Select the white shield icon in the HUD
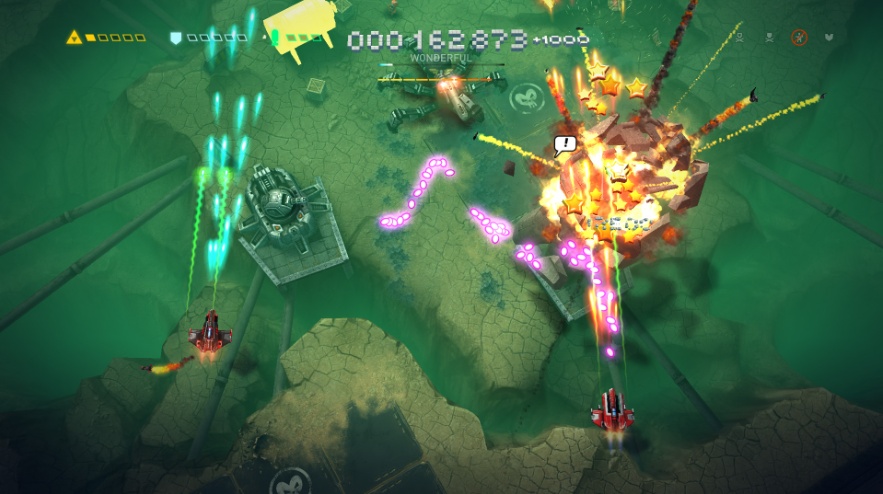883x494 pixels. [x=176, y=38]
